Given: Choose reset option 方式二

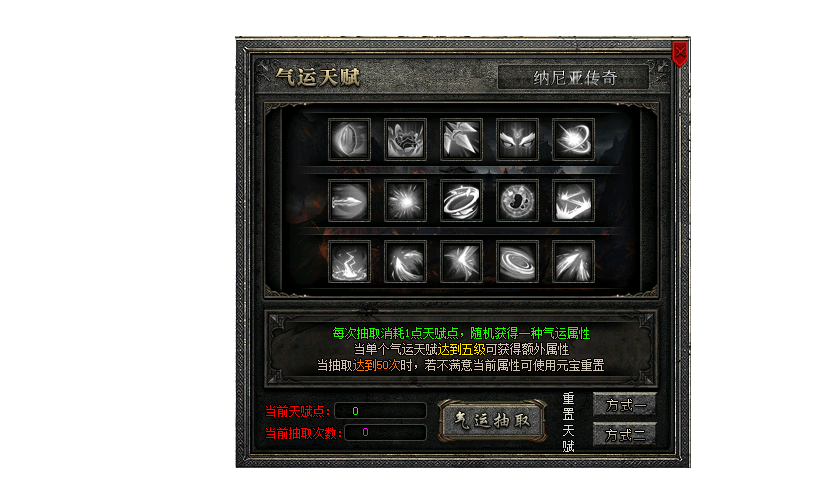Looking at the screenshot, I should [x=624, y=434].
